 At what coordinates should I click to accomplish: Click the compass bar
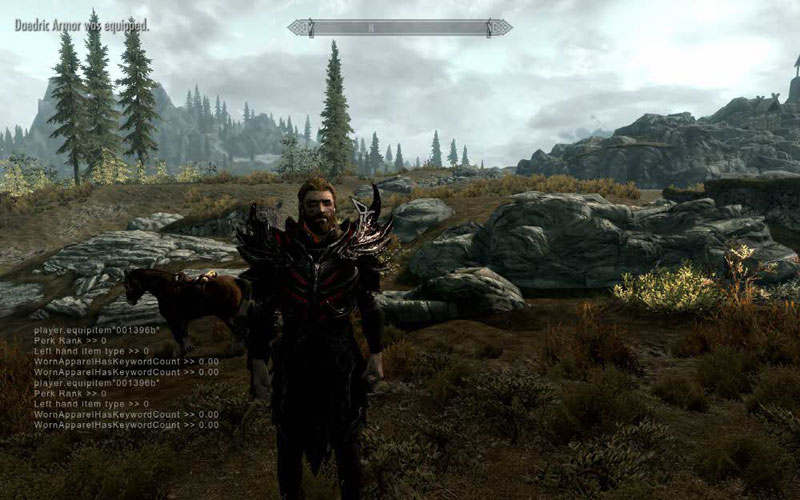click(399, 28)
